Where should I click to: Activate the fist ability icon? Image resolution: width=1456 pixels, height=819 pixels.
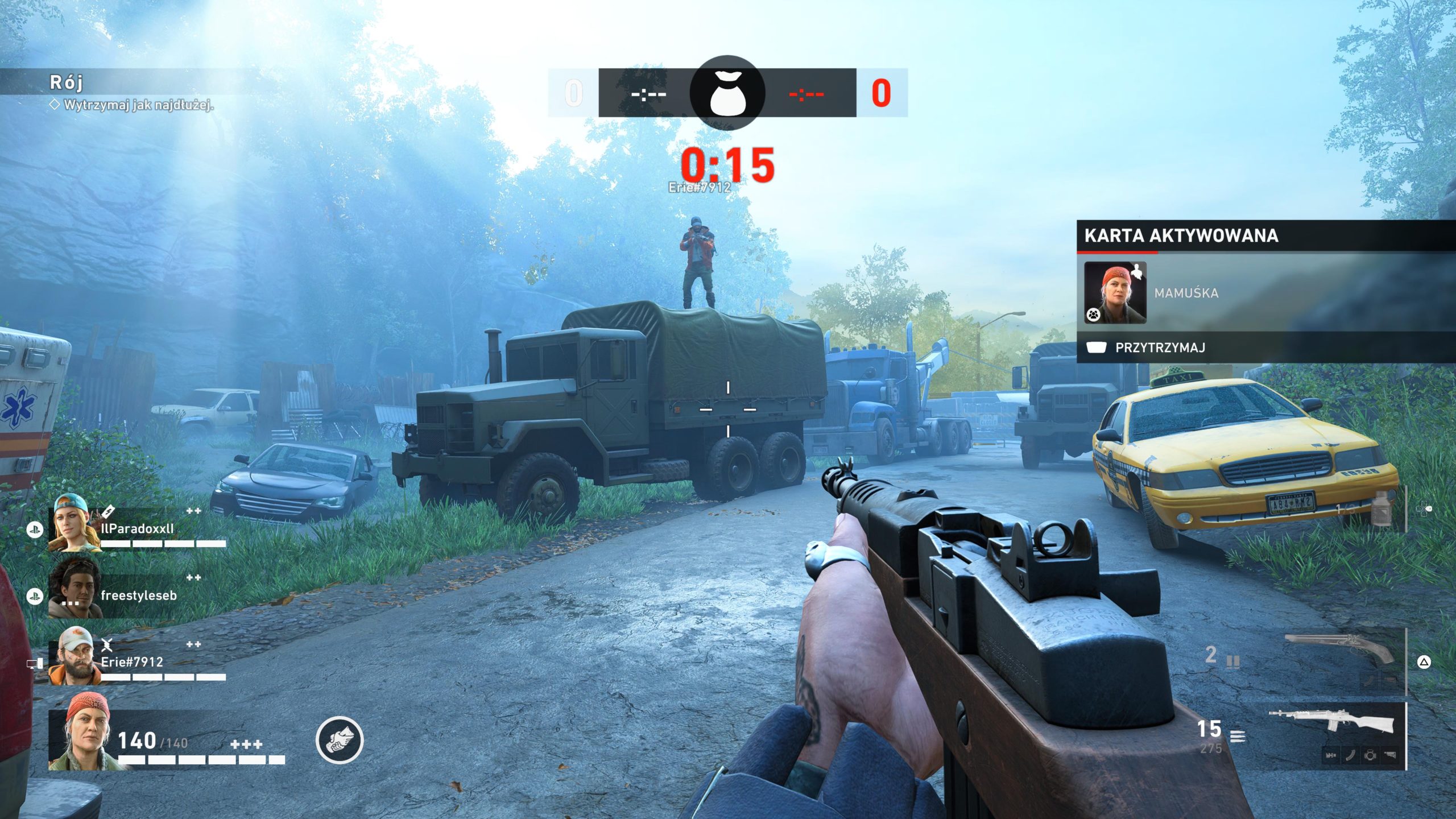[340, 739]
